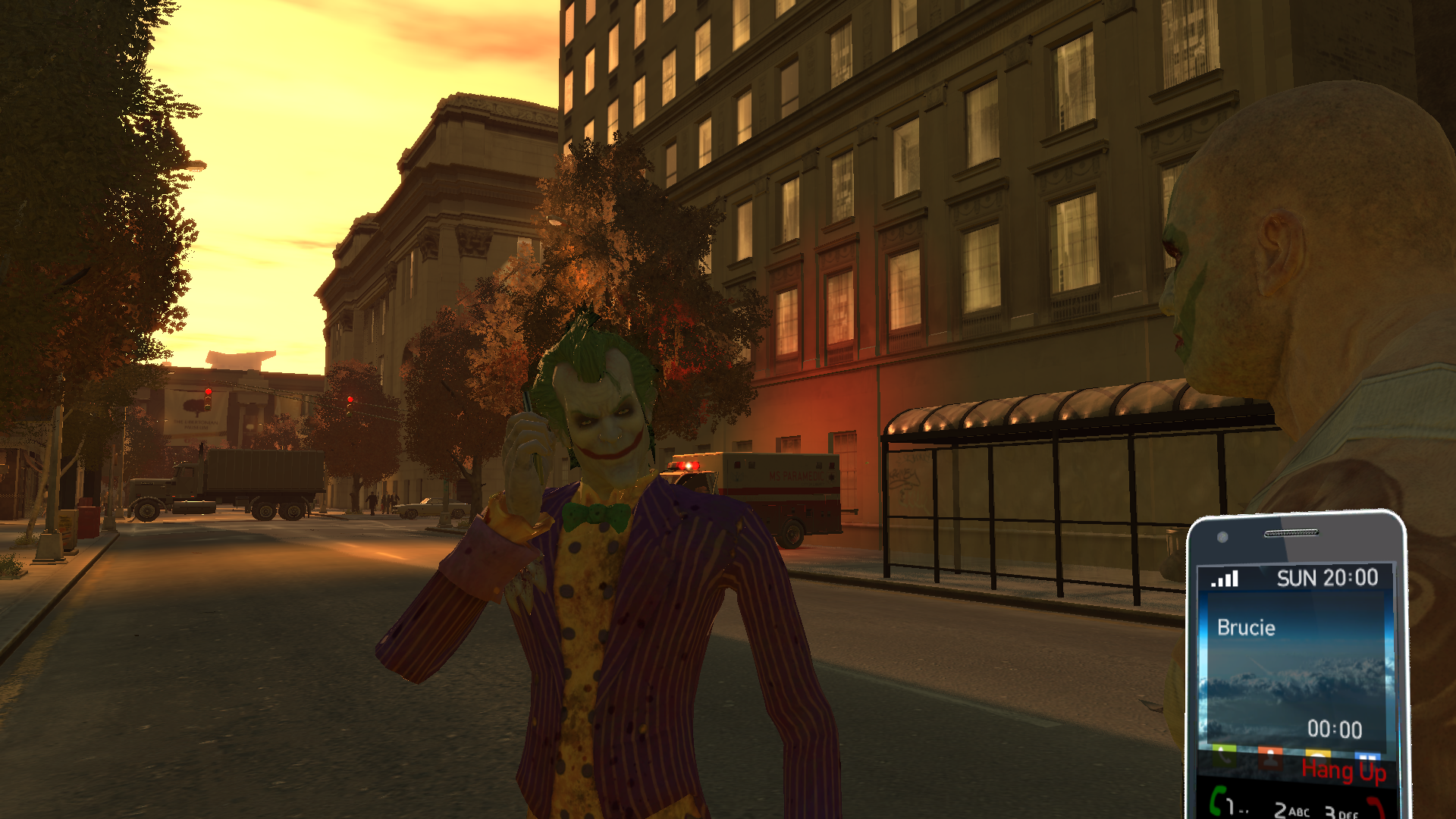Screen dimensions: 1456x819
Task: Dial the 3 DEF key on the phone keypad
Action: pyautogui.click(x=1341, y=811)
